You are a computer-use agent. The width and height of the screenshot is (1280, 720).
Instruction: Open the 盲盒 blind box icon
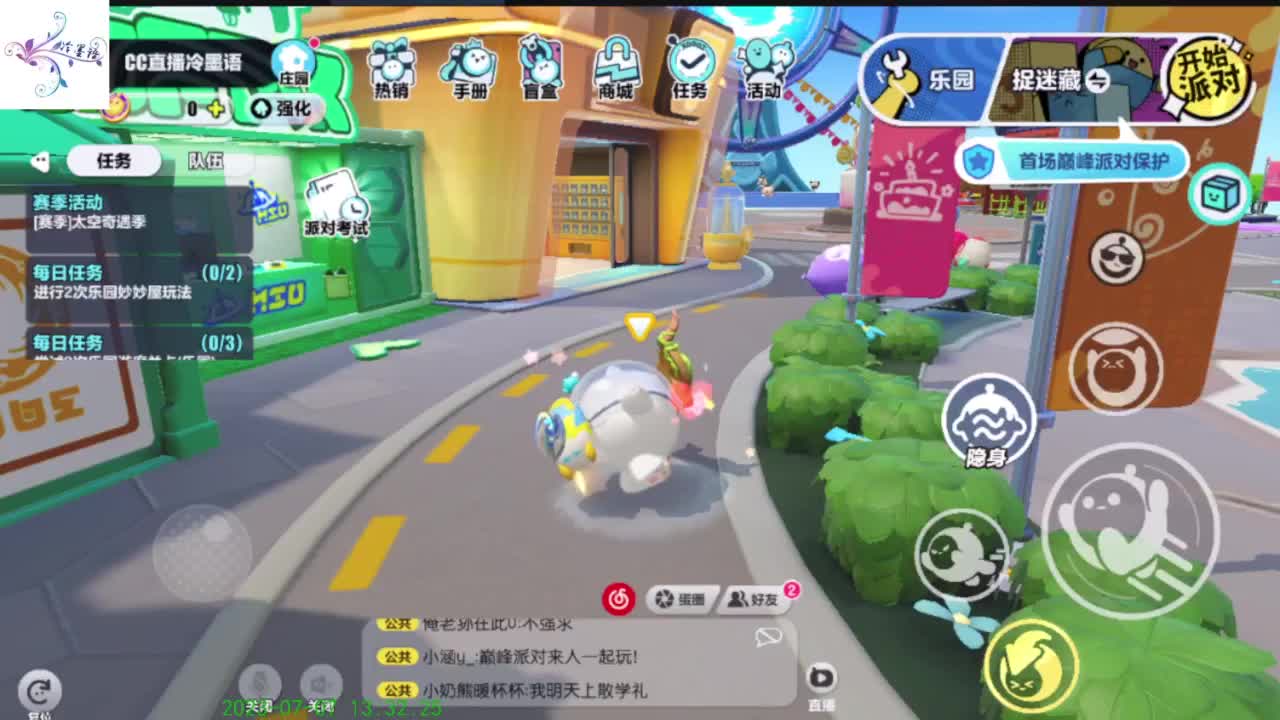point(538,65)
